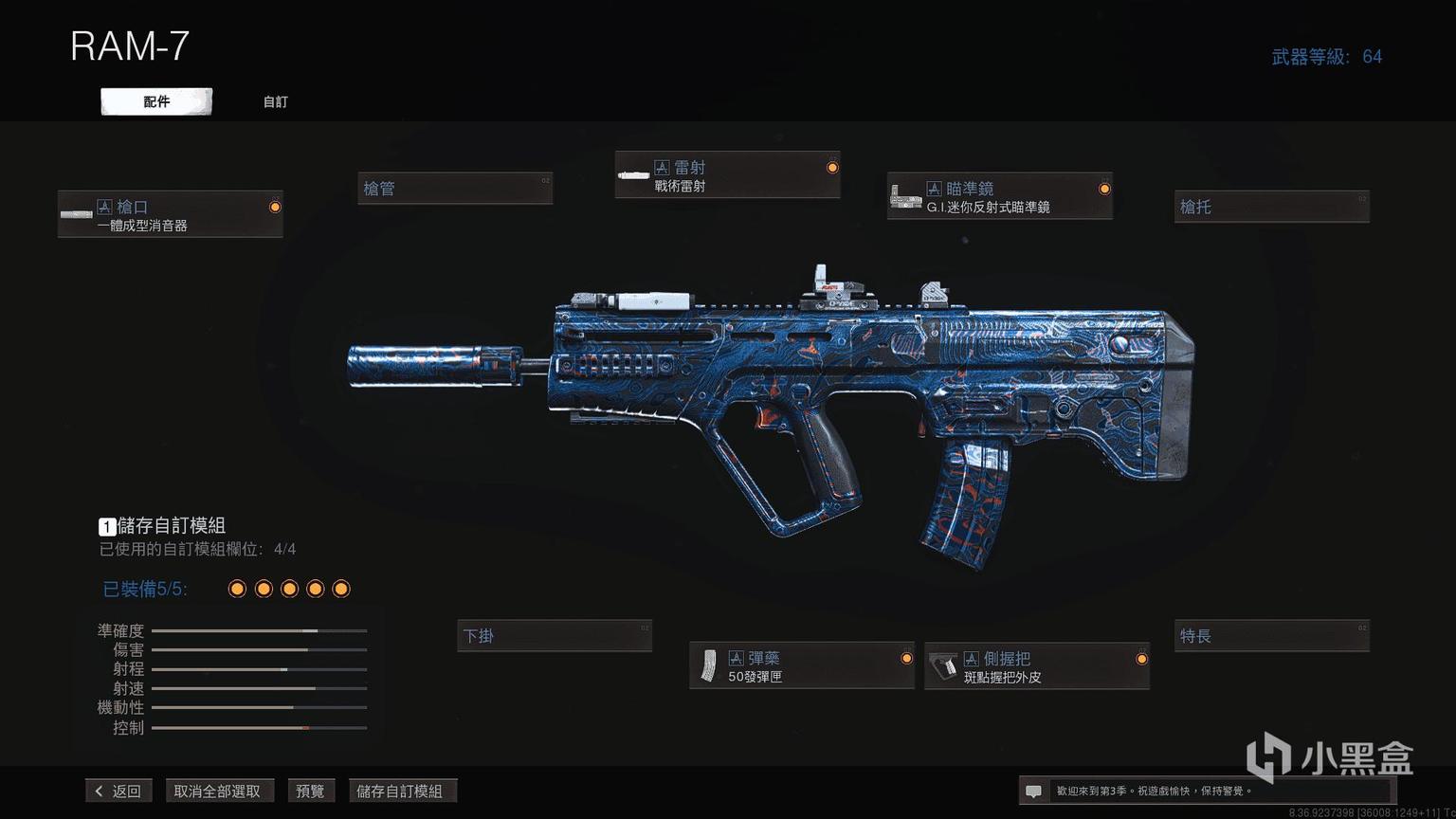This screenshot has height=819, width=1456.
Task: Open the 自訂 tab
Action: [275, 101]
